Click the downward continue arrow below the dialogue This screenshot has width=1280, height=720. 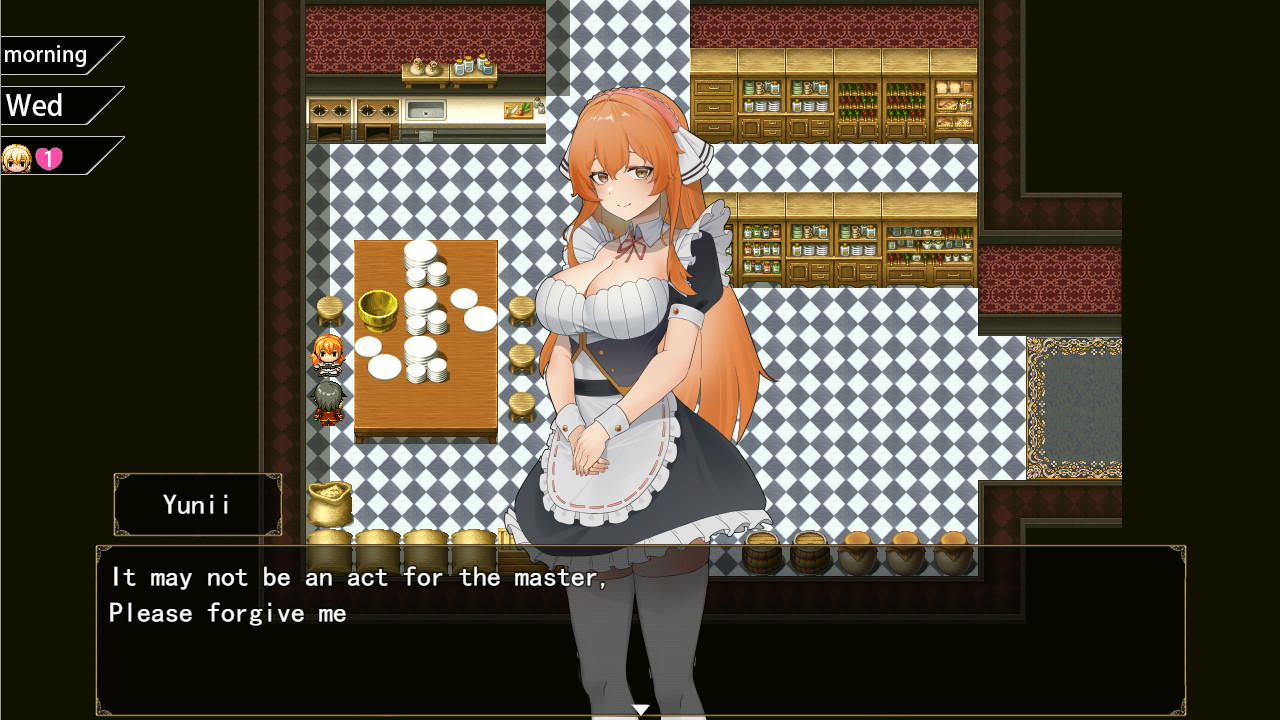tap(639, 708)
